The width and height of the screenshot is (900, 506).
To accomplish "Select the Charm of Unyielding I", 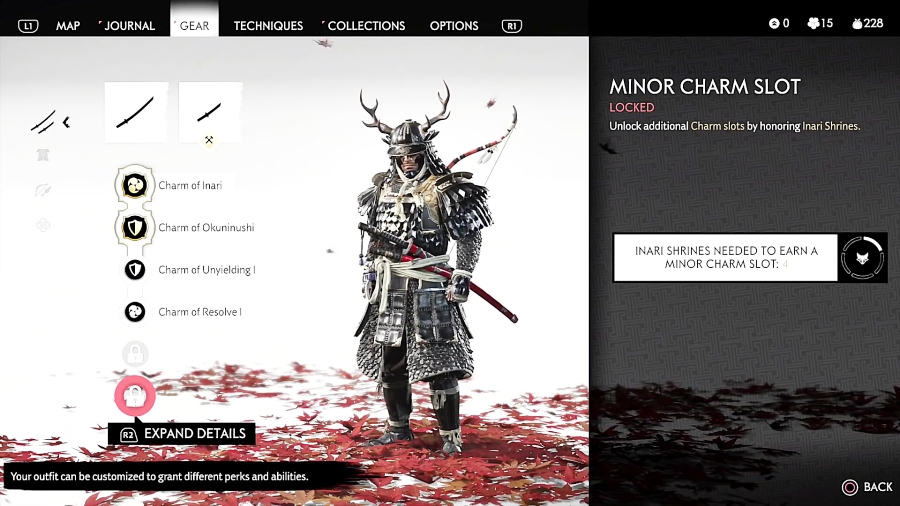I will point(135,270).
